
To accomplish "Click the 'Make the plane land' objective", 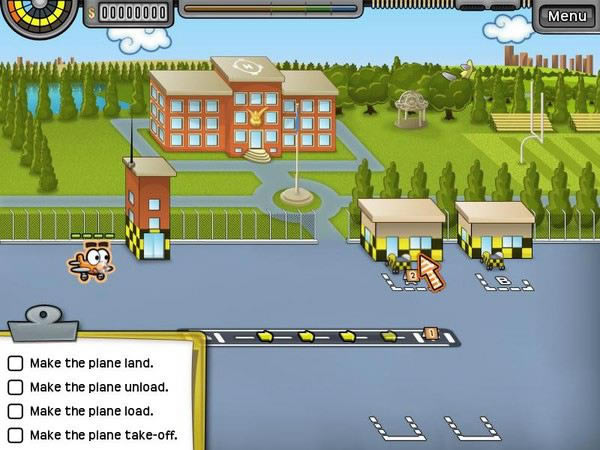I will [91, 363].
